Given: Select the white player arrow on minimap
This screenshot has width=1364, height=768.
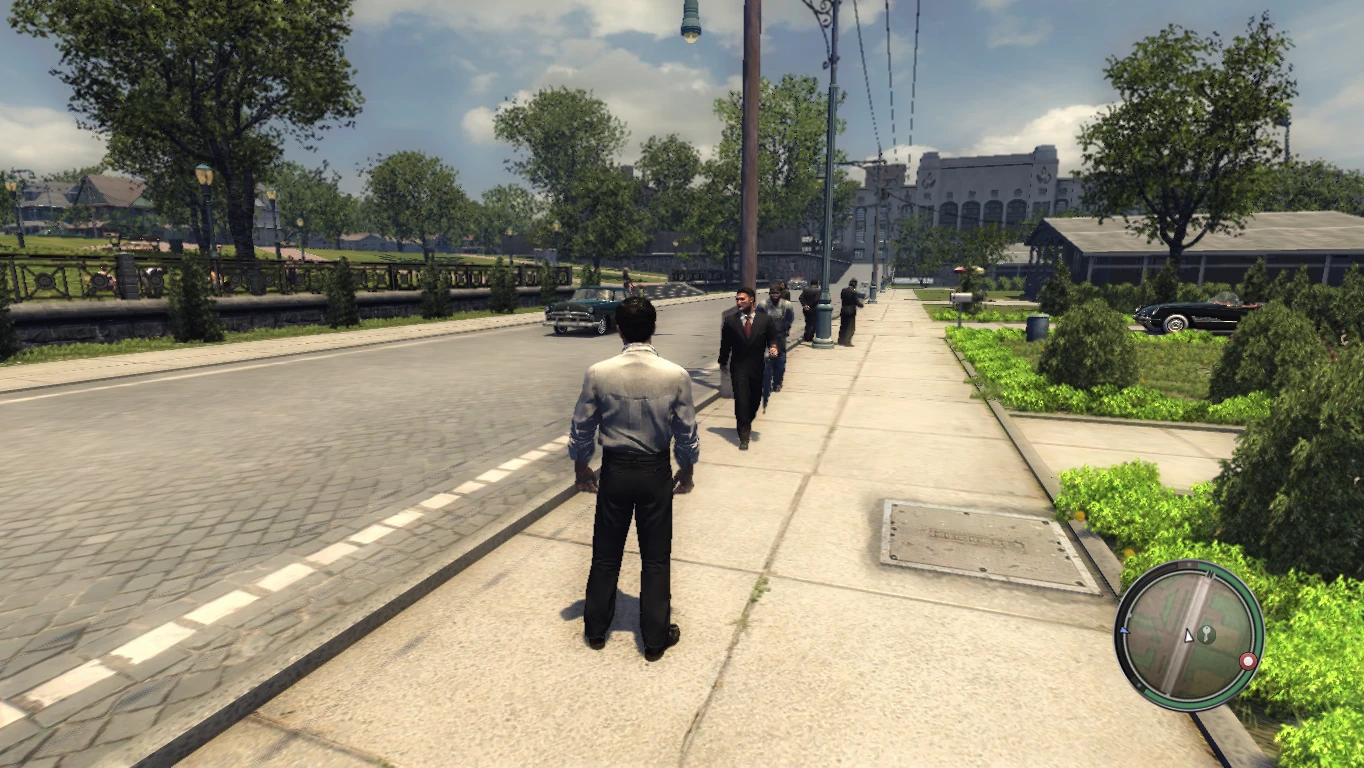Looking at the screenshot, I should (x=1189, y=637).
